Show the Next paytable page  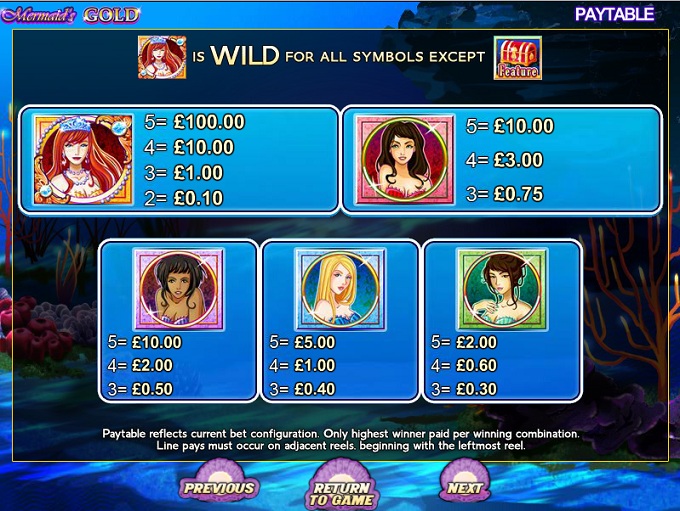[x=464, y=486]
